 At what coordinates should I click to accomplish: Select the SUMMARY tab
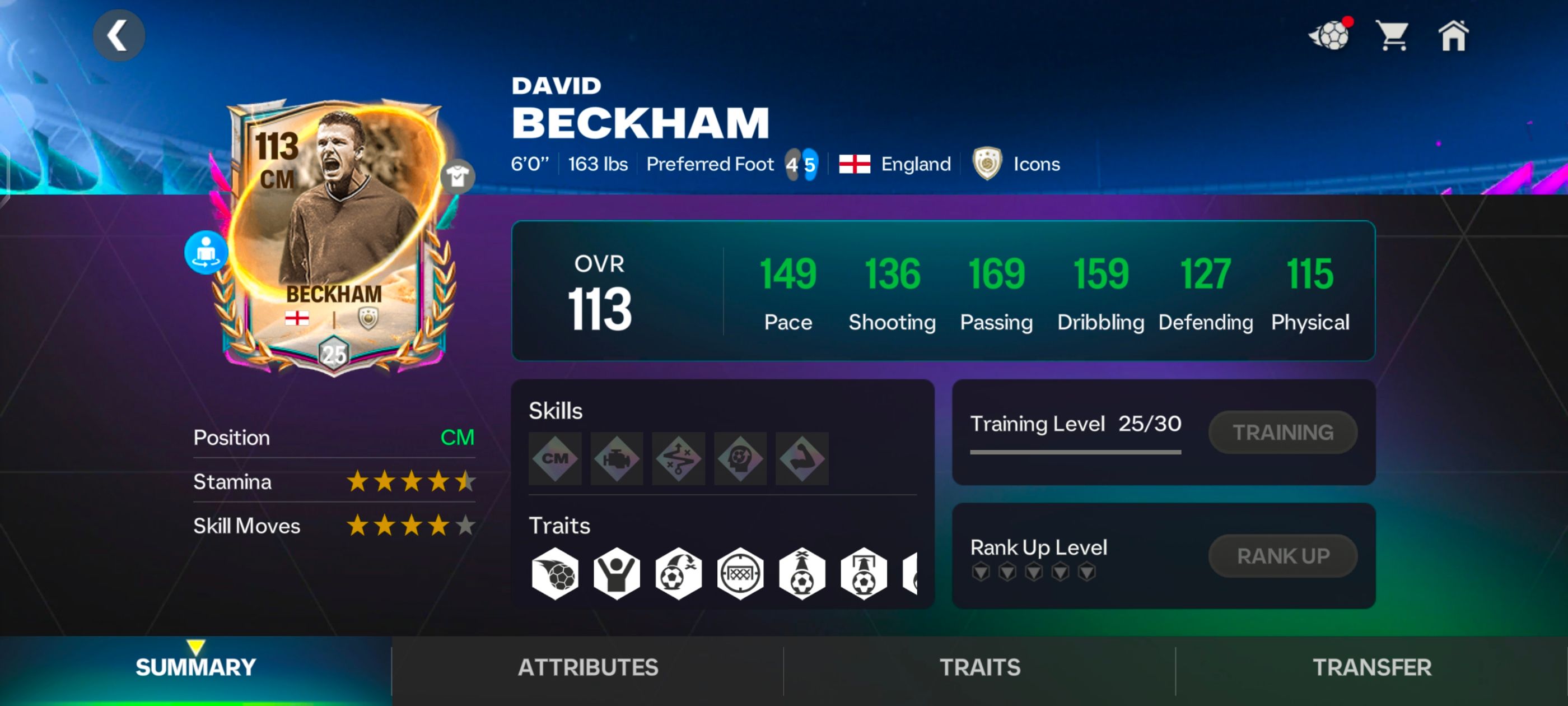196,667
